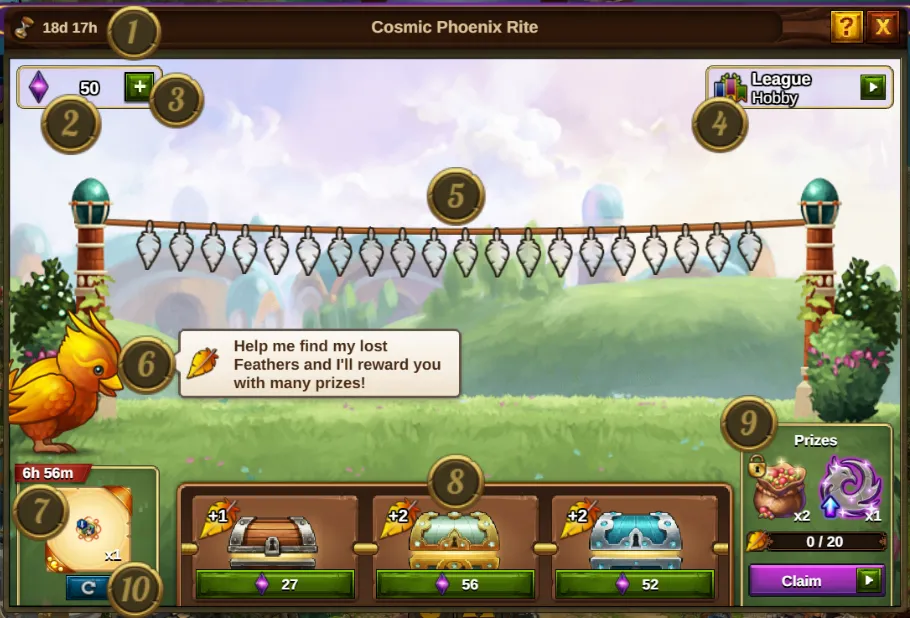Image resolution: width=910 pixels, height=618 pixels.
Task: Add more purple gems with the plus button
Action: pyautogui.click(x=138, y=87)
